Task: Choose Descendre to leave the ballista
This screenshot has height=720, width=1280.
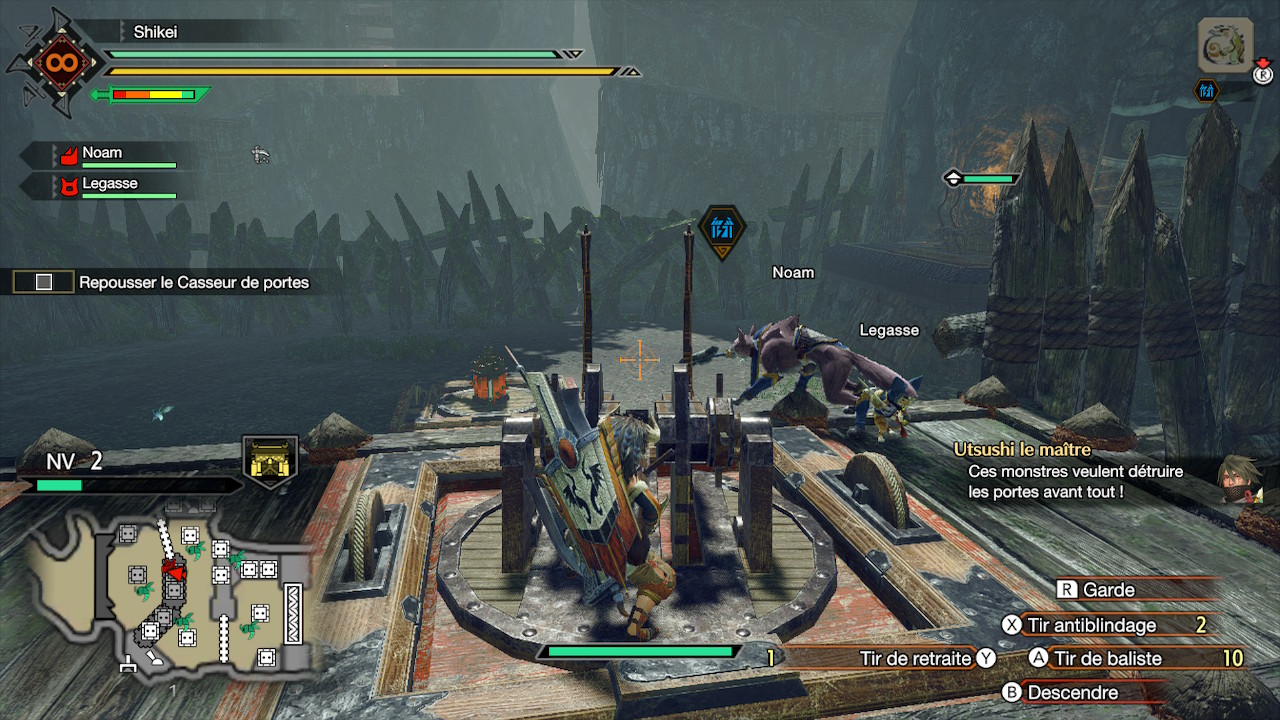Action: pyautogui.click(x=1072, y=692)
